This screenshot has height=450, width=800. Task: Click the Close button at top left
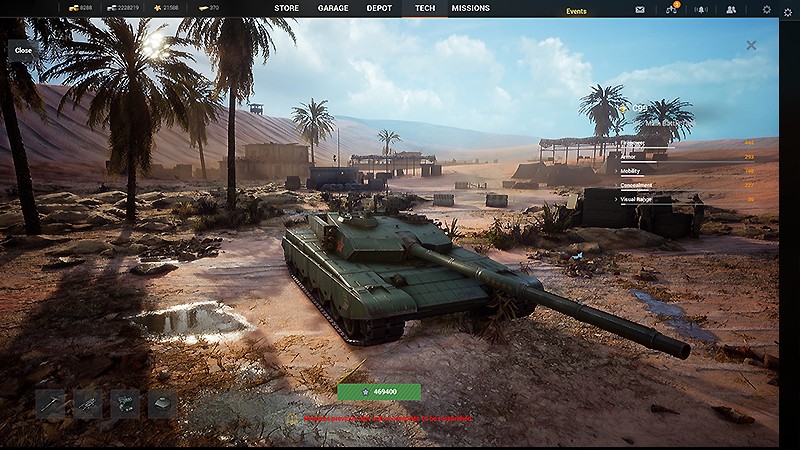[x=23, y=50]
